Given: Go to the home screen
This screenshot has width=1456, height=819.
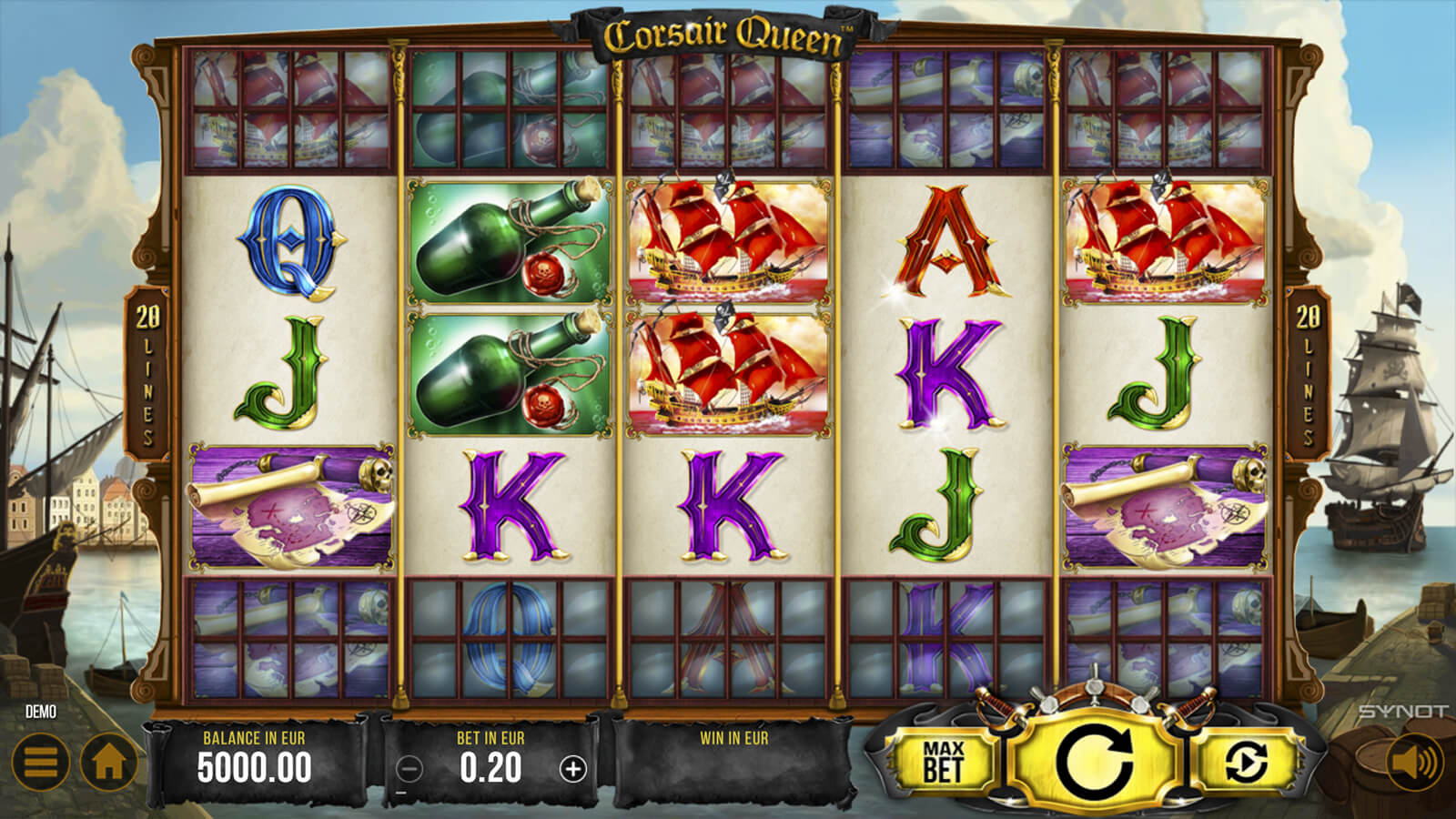Looking at the screenshot, I should click(x=109, y=762).
